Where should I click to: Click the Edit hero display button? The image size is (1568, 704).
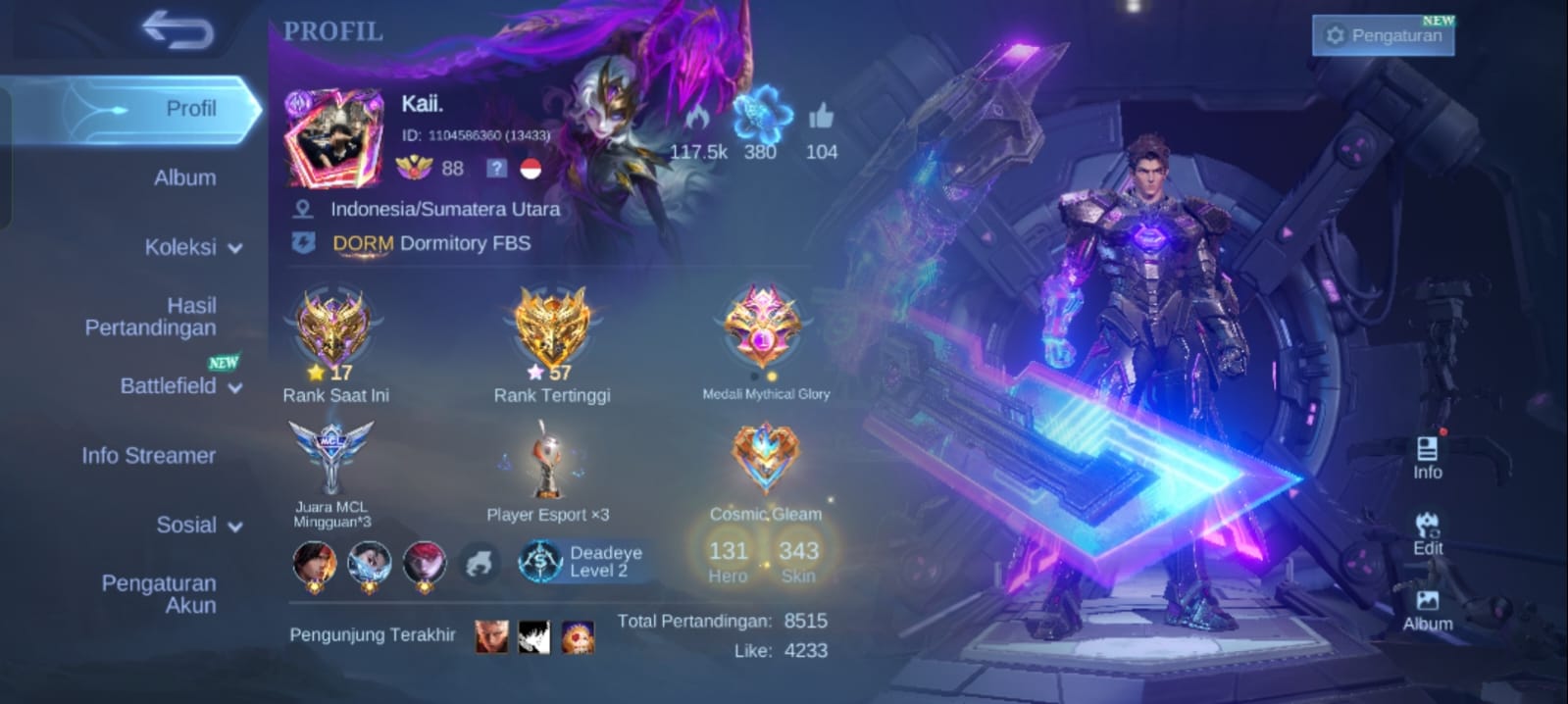1427,533
